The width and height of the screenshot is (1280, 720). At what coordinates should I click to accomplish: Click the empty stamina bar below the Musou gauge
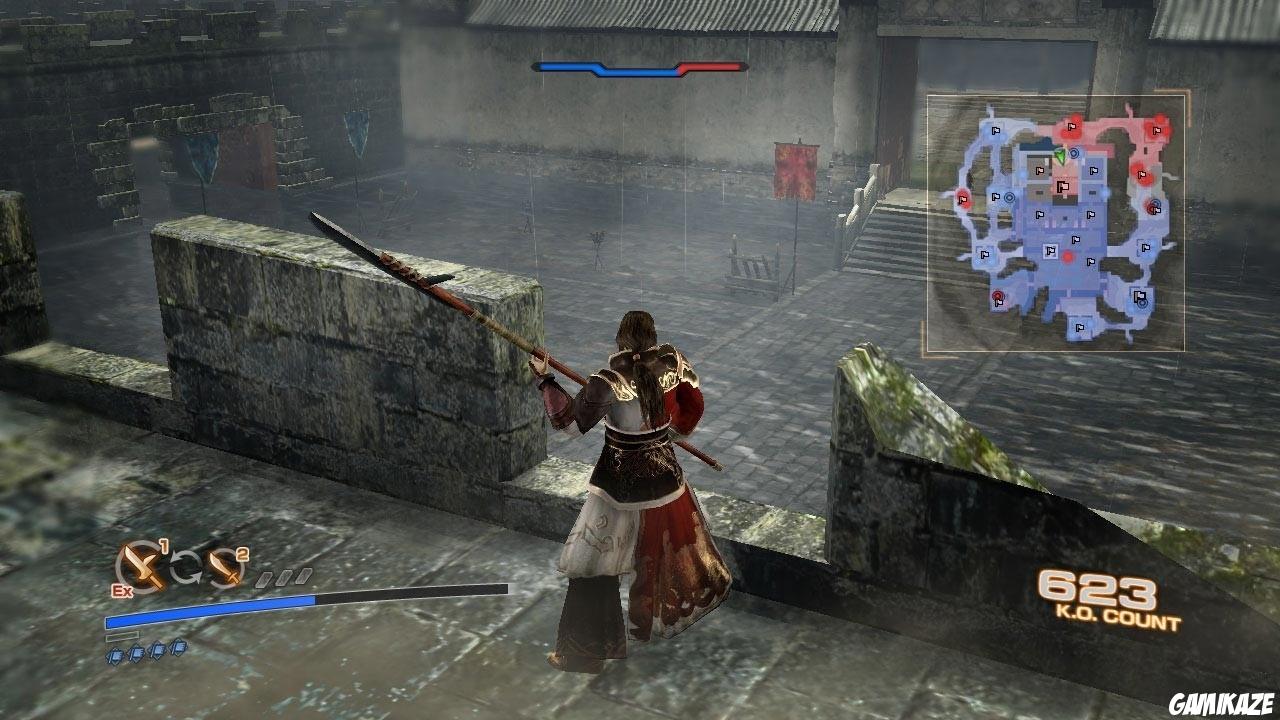[x=122, y=635]
